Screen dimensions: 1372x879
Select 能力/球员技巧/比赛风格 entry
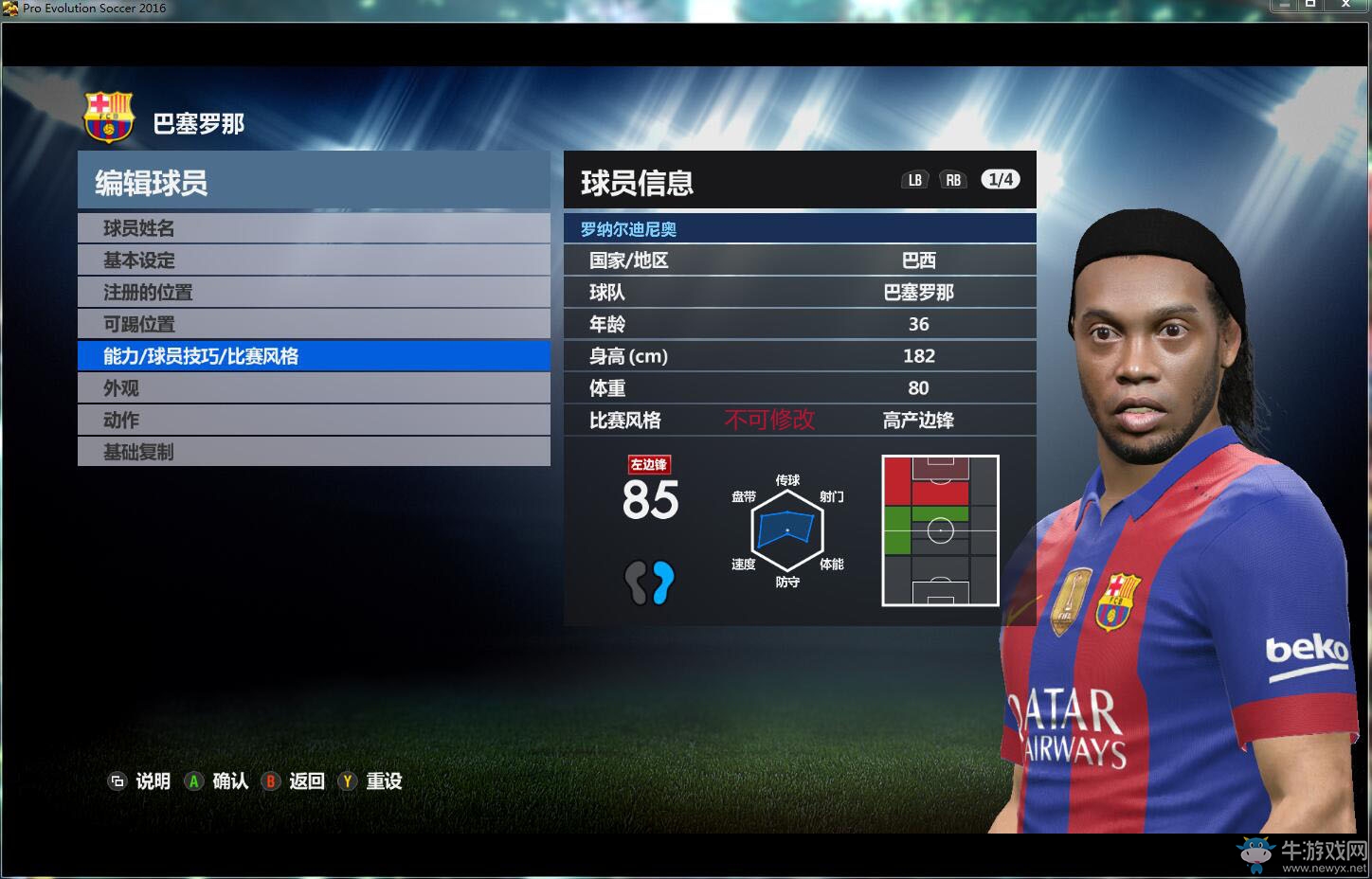[313, 356]
